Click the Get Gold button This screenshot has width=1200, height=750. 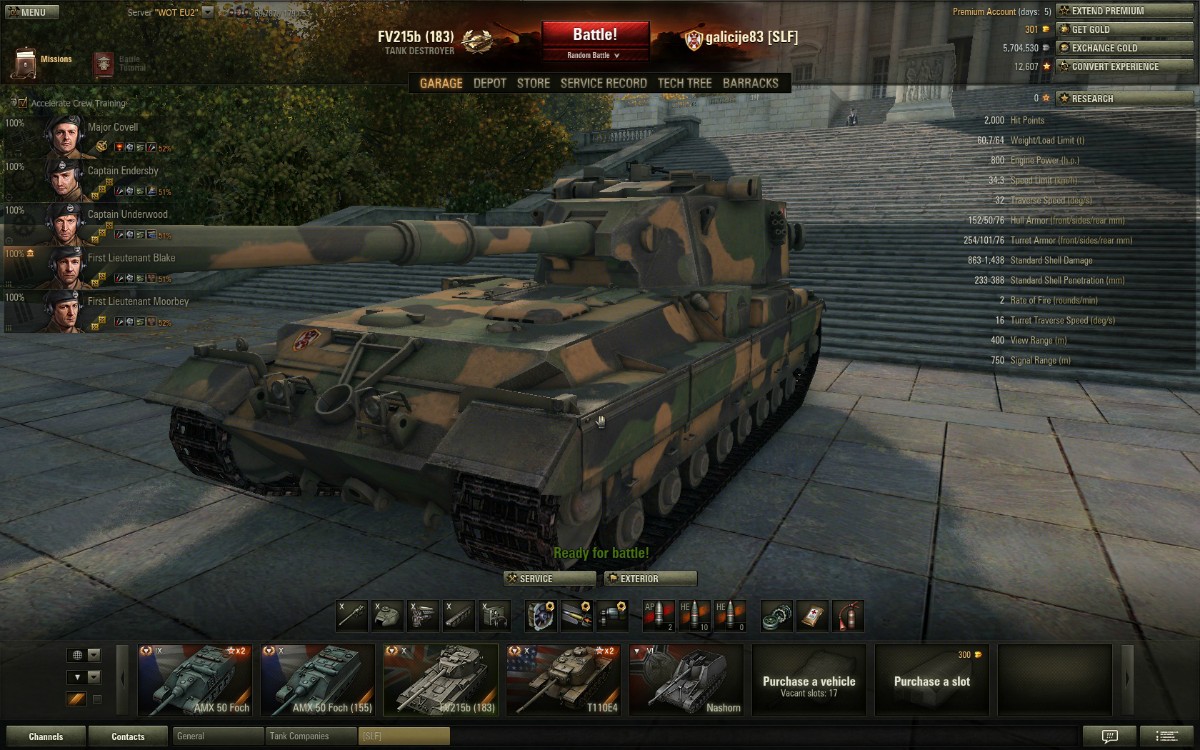1113,29
